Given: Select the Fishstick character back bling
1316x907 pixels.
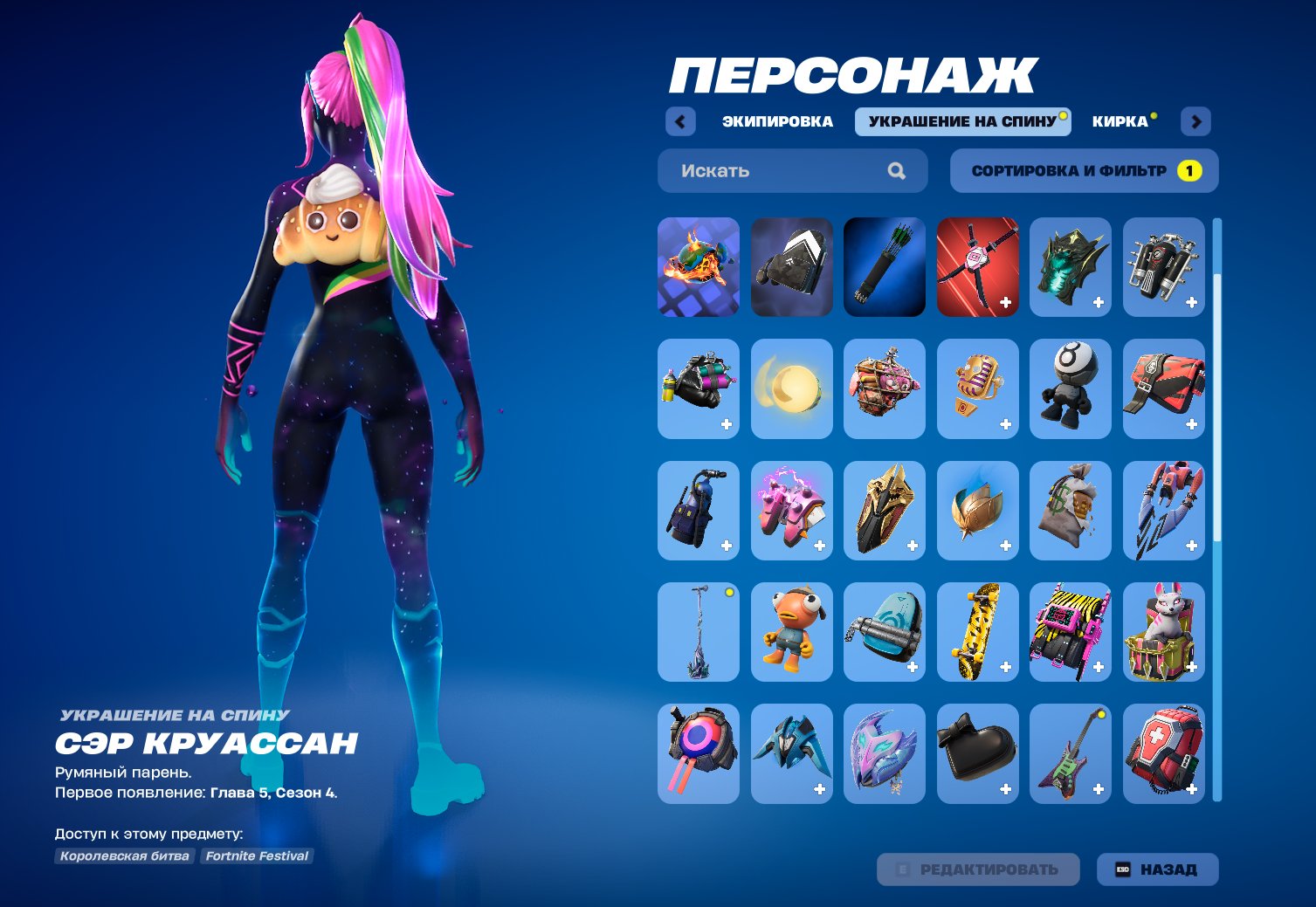Looking at the screenshot, I should pos(791,632).
